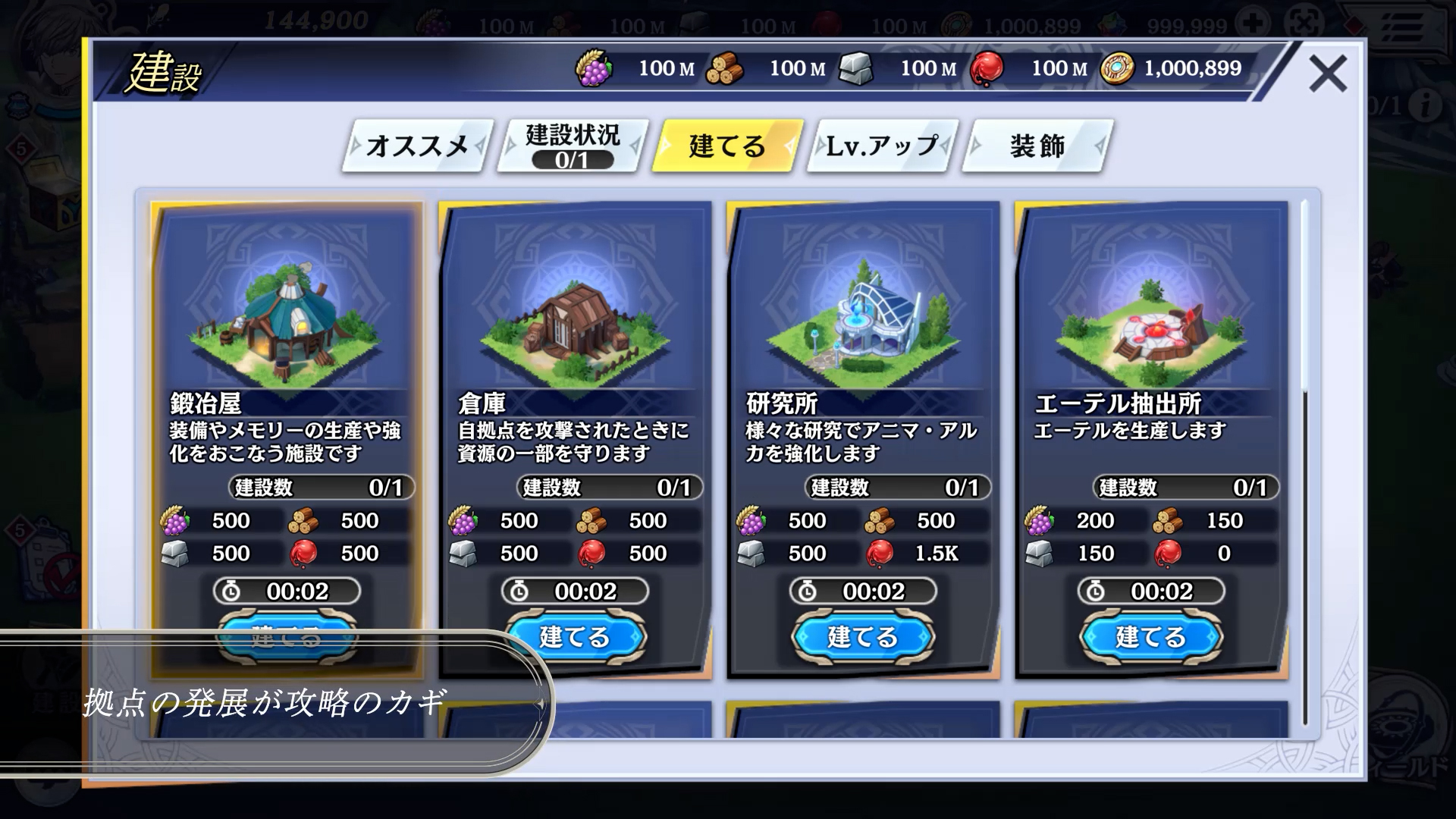Open the 装飾 tab

click(1035, 146)
